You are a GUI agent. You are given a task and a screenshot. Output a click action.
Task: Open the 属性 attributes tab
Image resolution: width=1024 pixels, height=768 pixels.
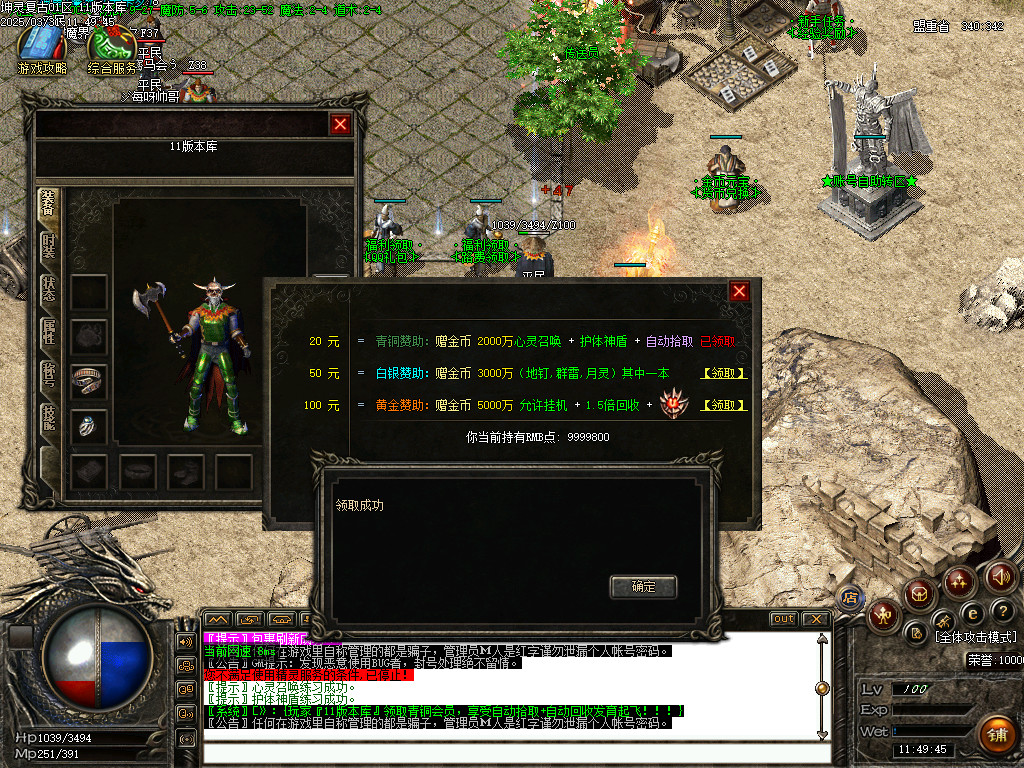click(x=48, y=333)
